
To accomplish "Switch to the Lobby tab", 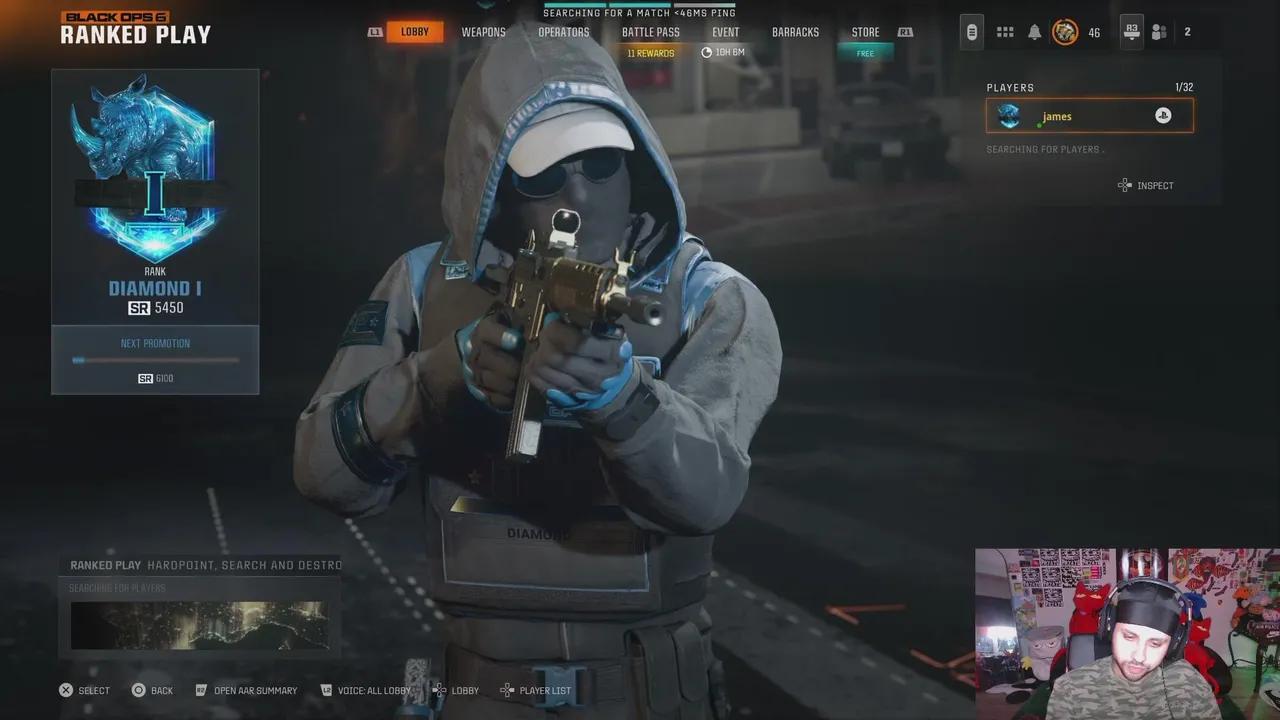I will pyautogui.click(x=414, y=32).
